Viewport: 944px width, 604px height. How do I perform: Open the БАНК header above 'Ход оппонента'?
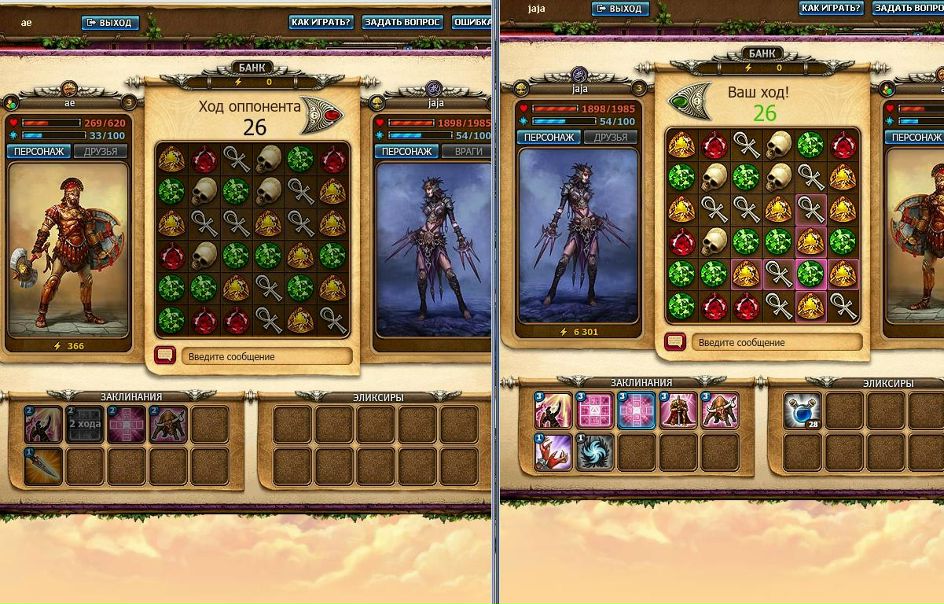(254, 68)
